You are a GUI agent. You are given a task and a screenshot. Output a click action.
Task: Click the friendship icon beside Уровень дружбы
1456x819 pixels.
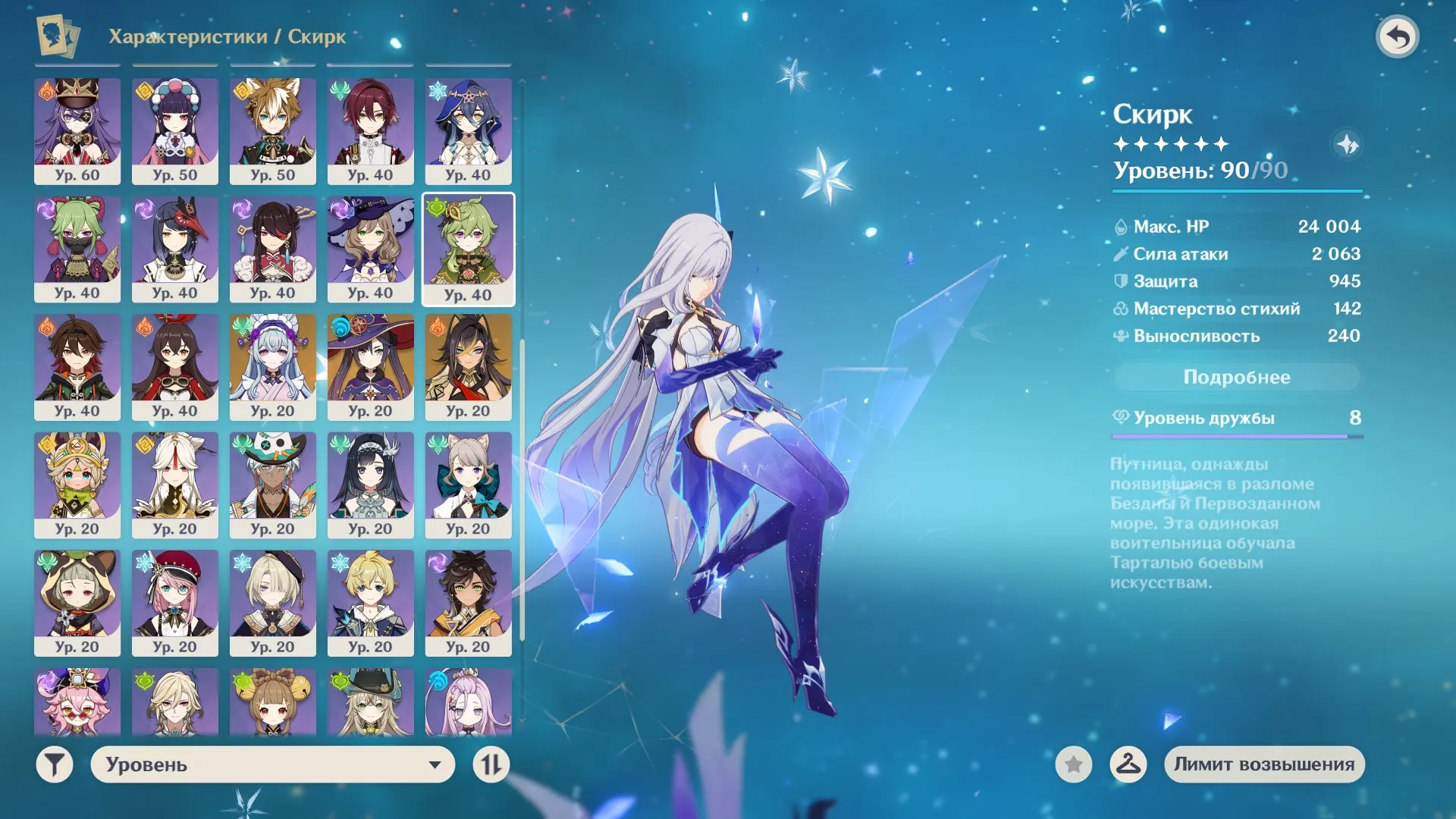pos(1122,417)
